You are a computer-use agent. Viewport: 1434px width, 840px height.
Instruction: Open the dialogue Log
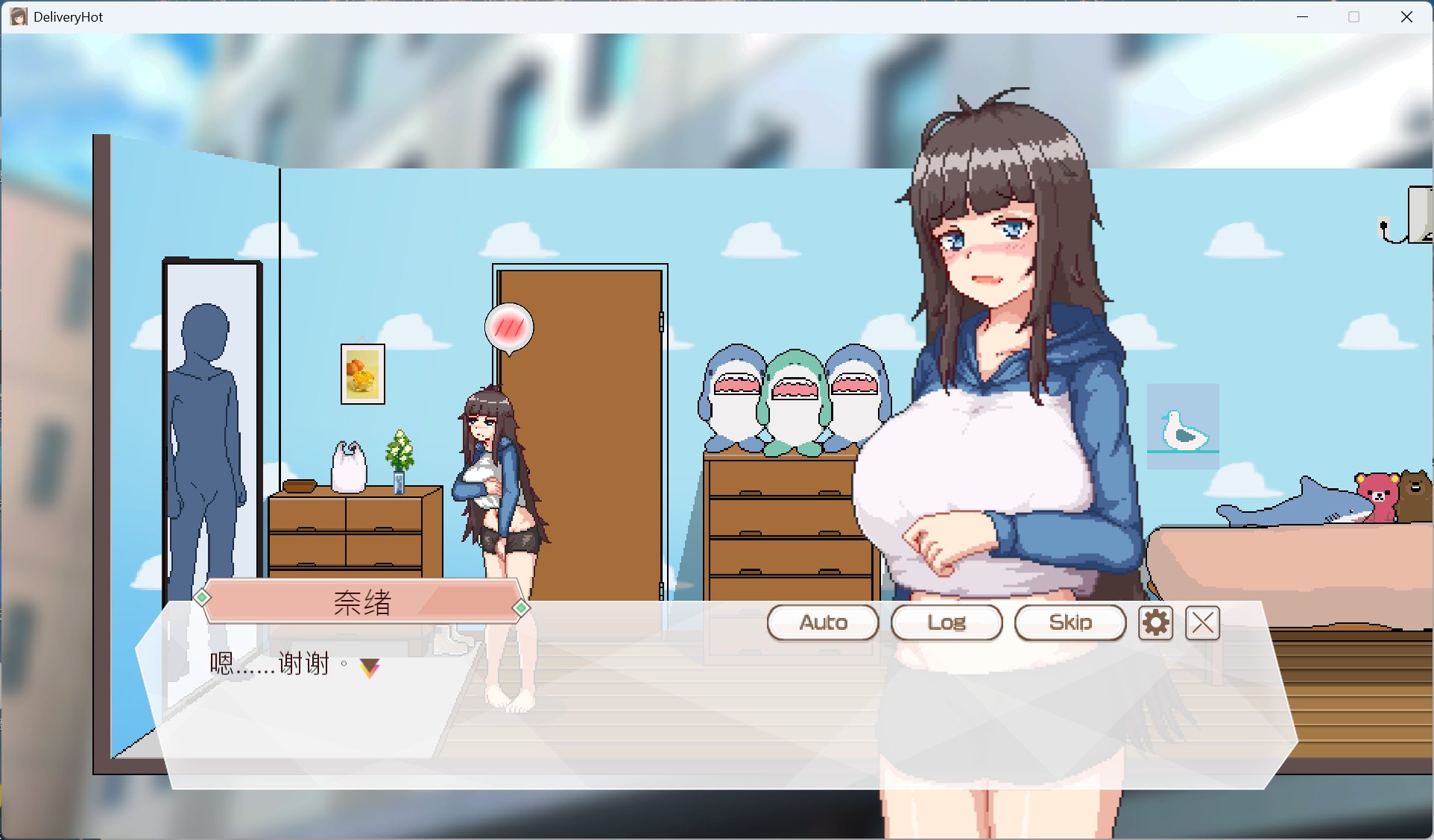pyautogui.click(x=947, y=622)
